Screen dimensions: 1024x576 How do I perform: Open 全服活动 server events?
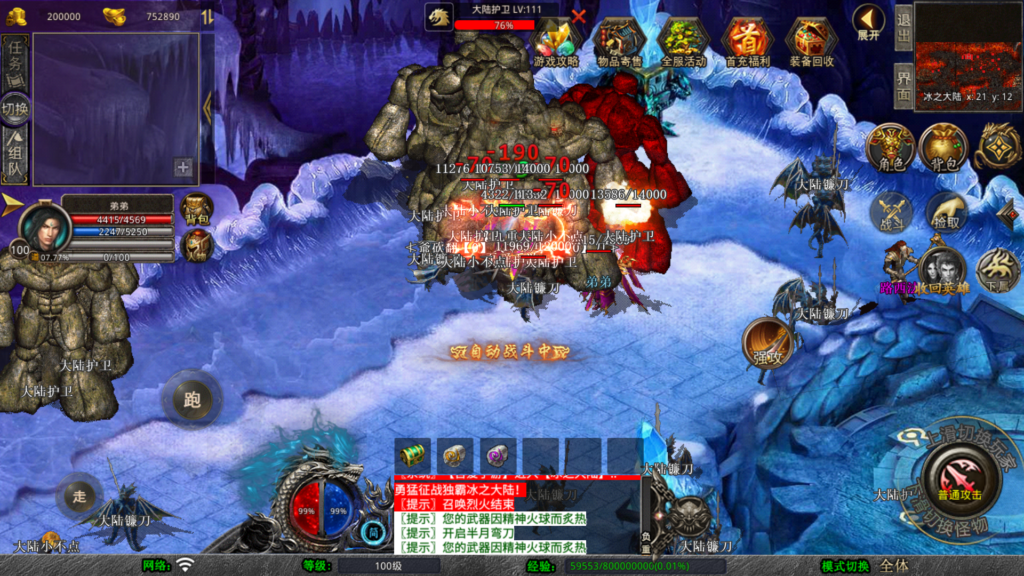click(684, 43)
